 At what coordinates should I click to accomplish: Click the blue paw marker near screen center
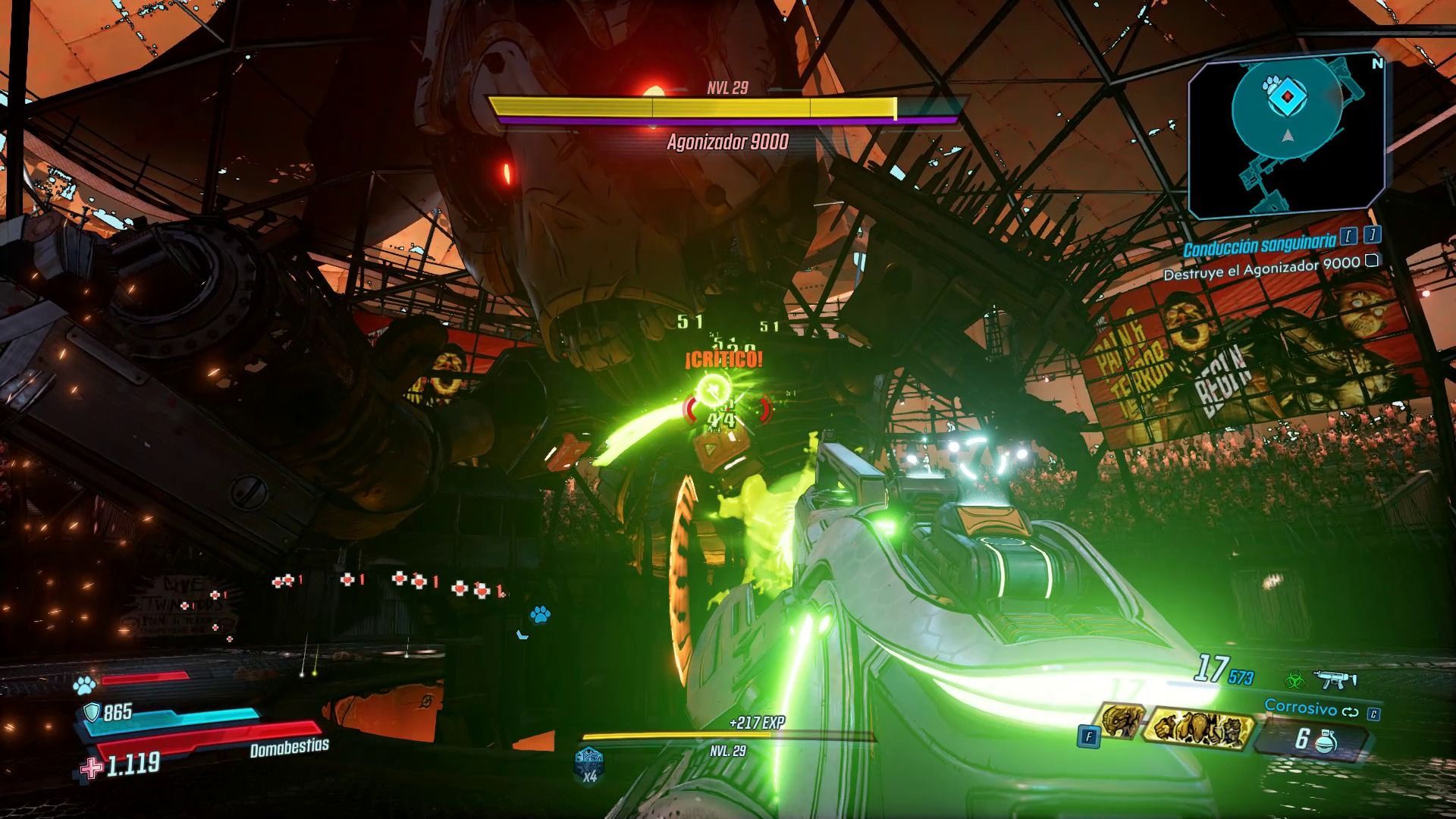(x=540, y=614)
